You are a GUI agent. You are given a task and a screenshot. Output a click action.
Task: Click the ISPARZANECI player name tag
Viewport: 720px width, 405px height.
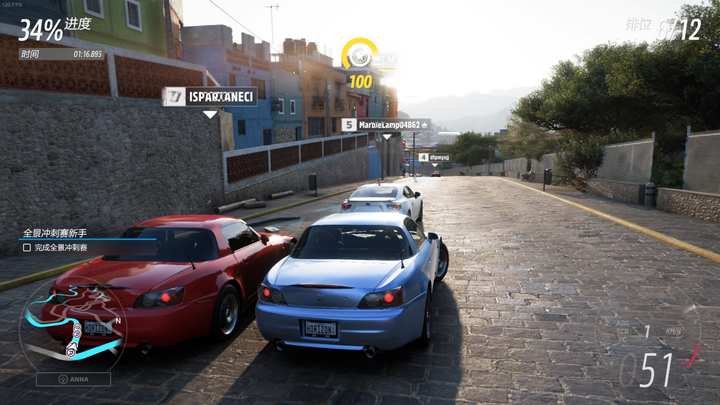(210, 96)
